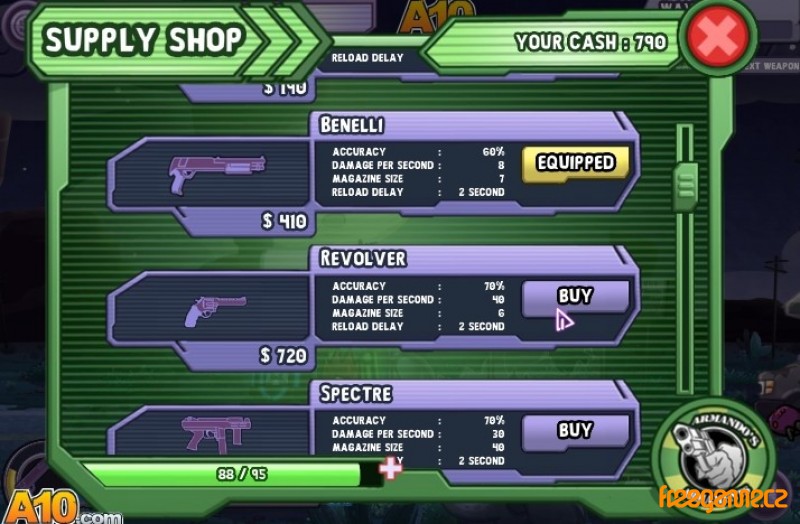Select the Benelli shotgun thumbnail
This screenshot has height=524, width=800.
click(216, 172)
